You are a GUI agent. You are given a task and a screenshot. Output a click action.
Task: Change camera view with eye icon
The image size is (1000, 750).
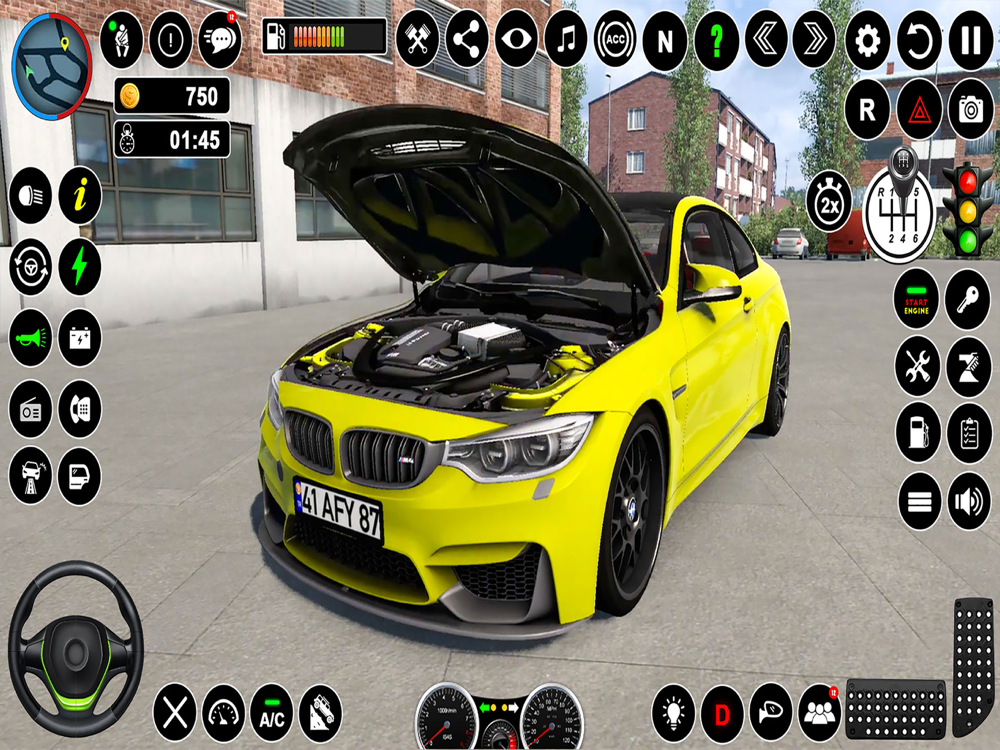point(516,41)
